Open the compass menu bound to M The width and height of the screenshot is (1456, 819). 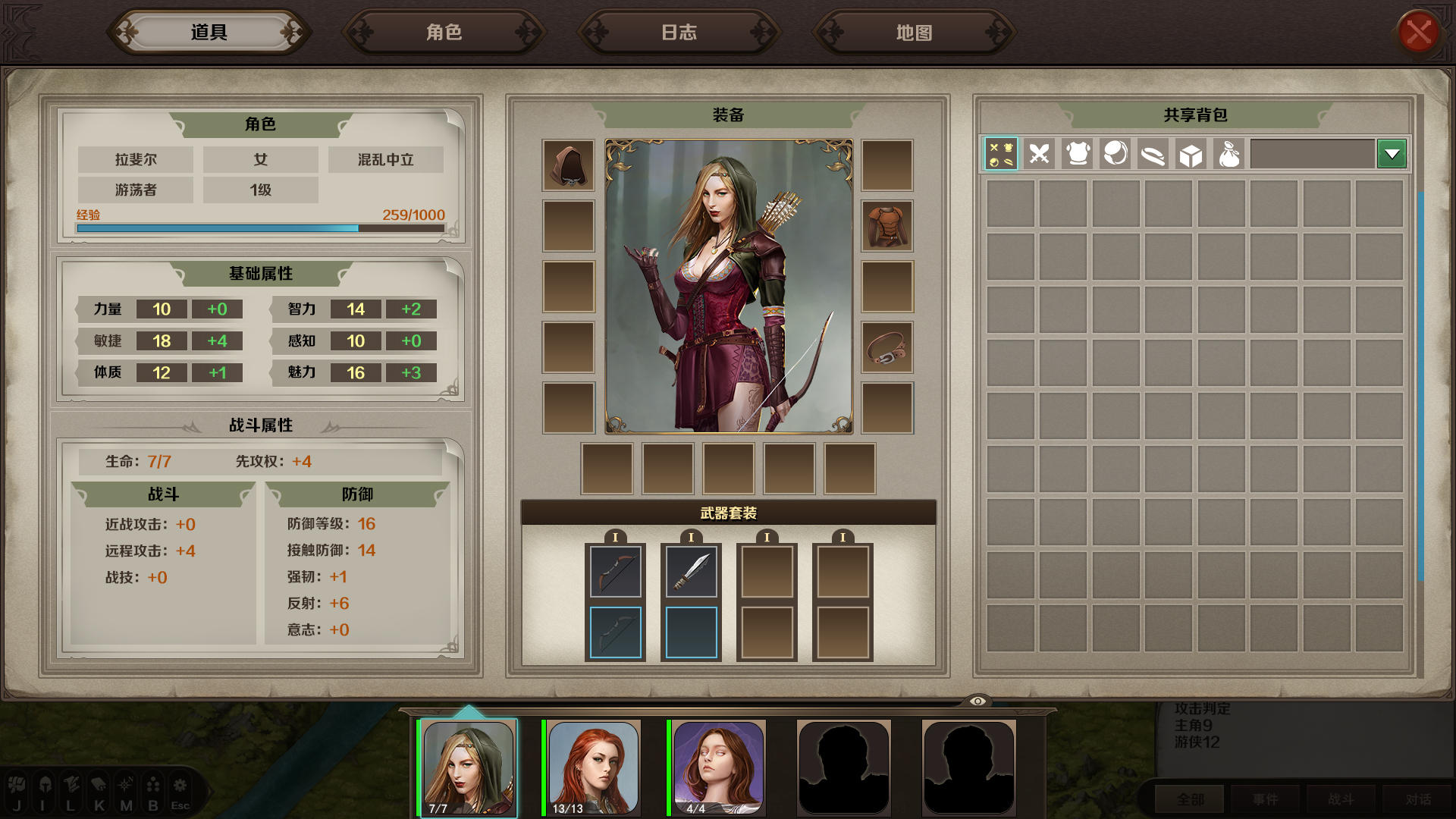pos(125,789)
